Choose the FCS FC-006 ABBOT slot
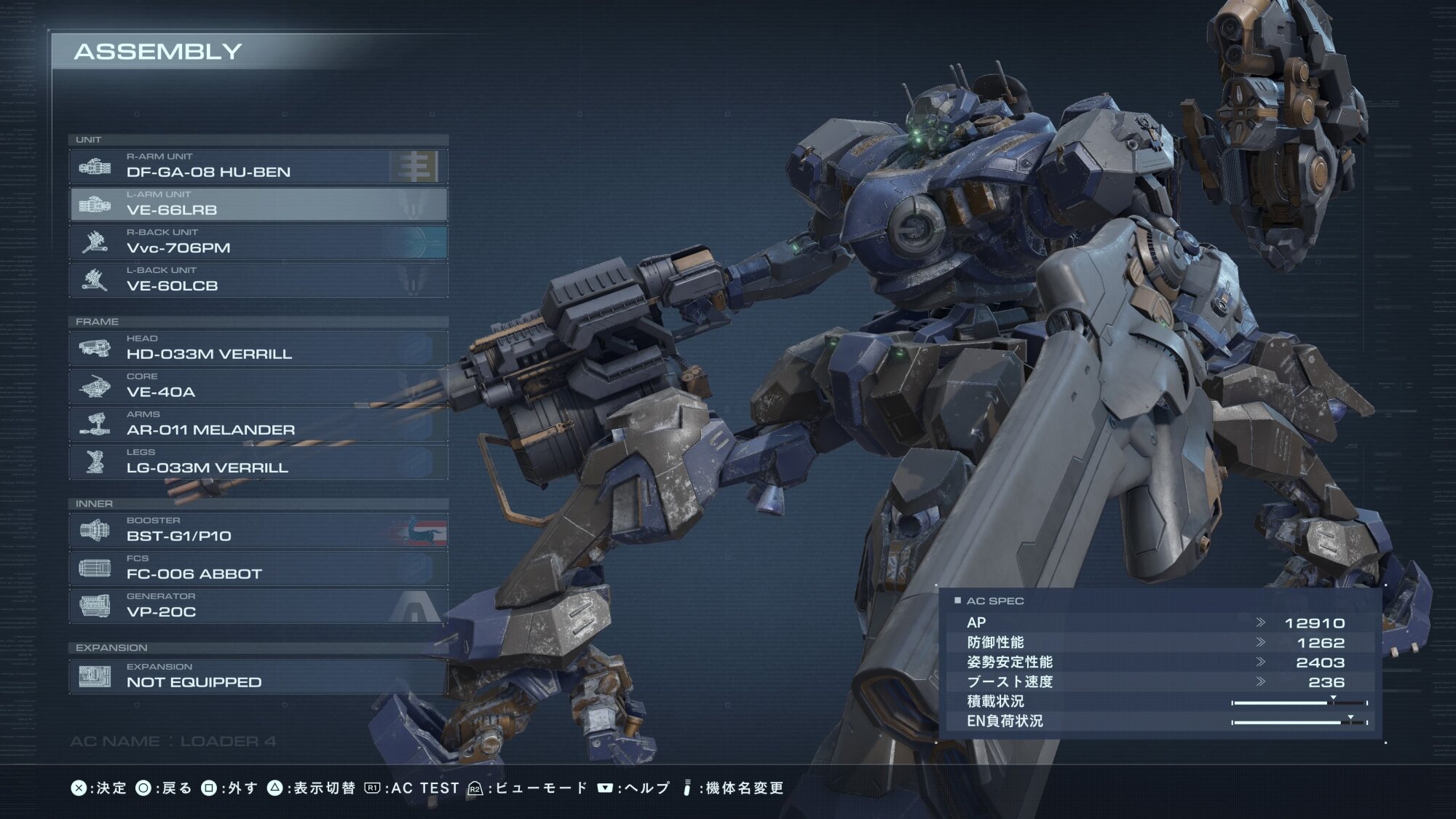 [258, 568]
